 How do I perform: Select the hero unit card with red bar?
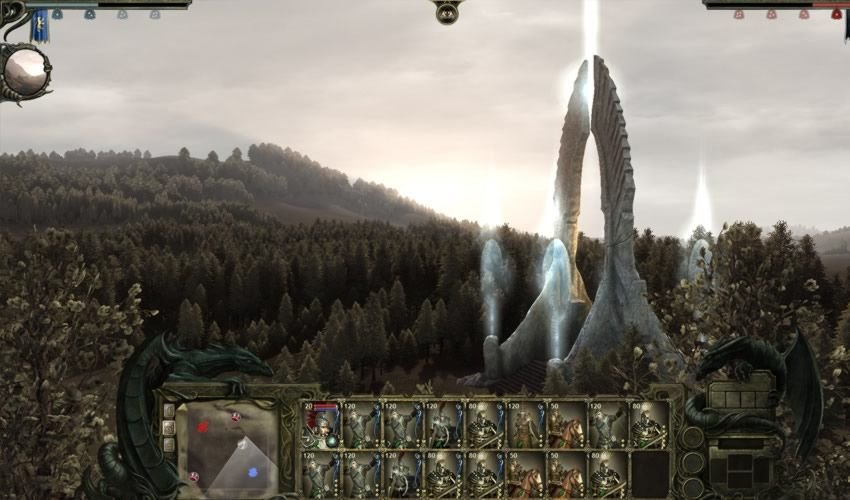point(321,425)
